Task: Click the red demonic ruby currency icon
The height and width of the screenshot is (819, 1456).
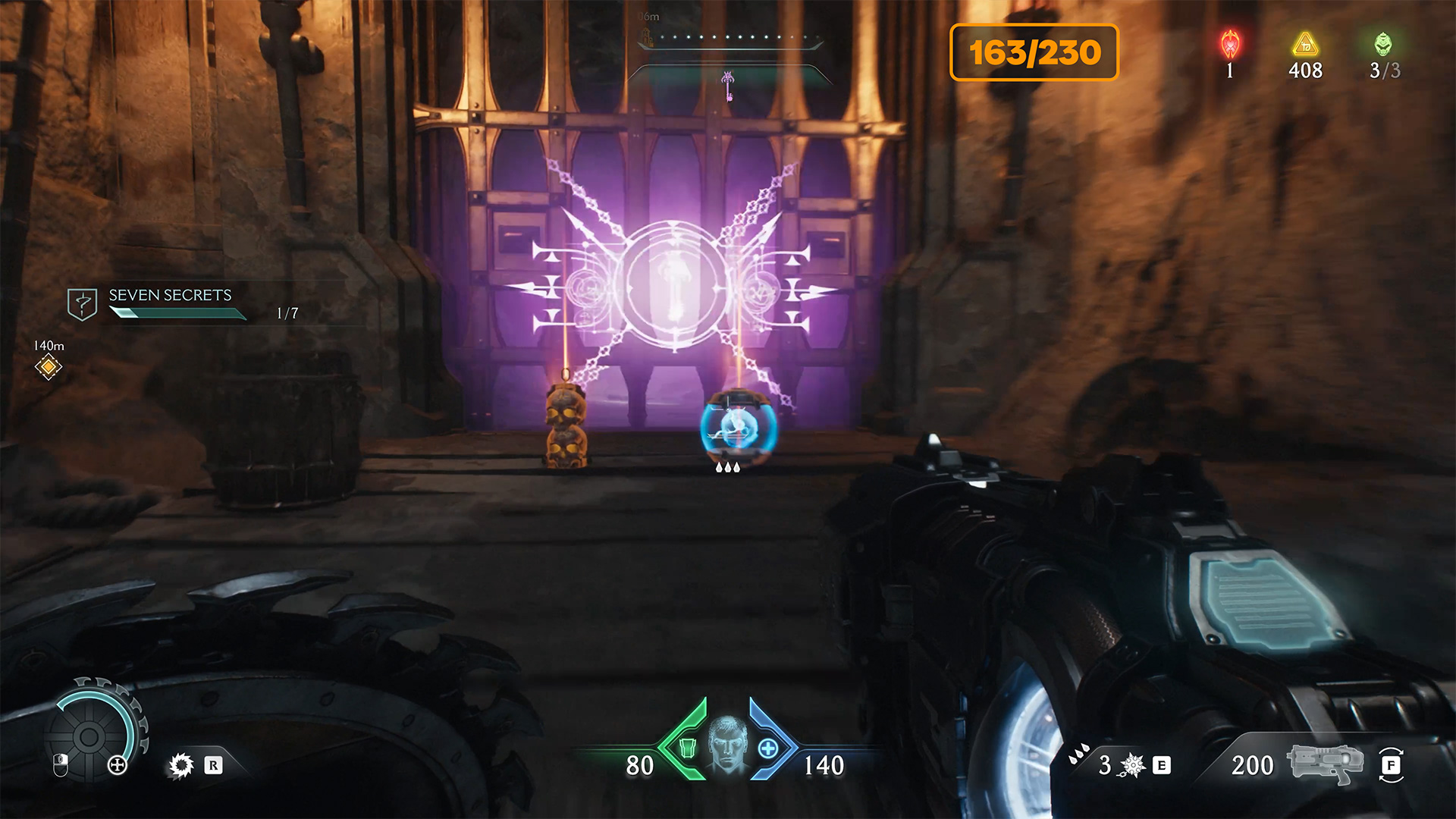Action: click(1230, 45)
